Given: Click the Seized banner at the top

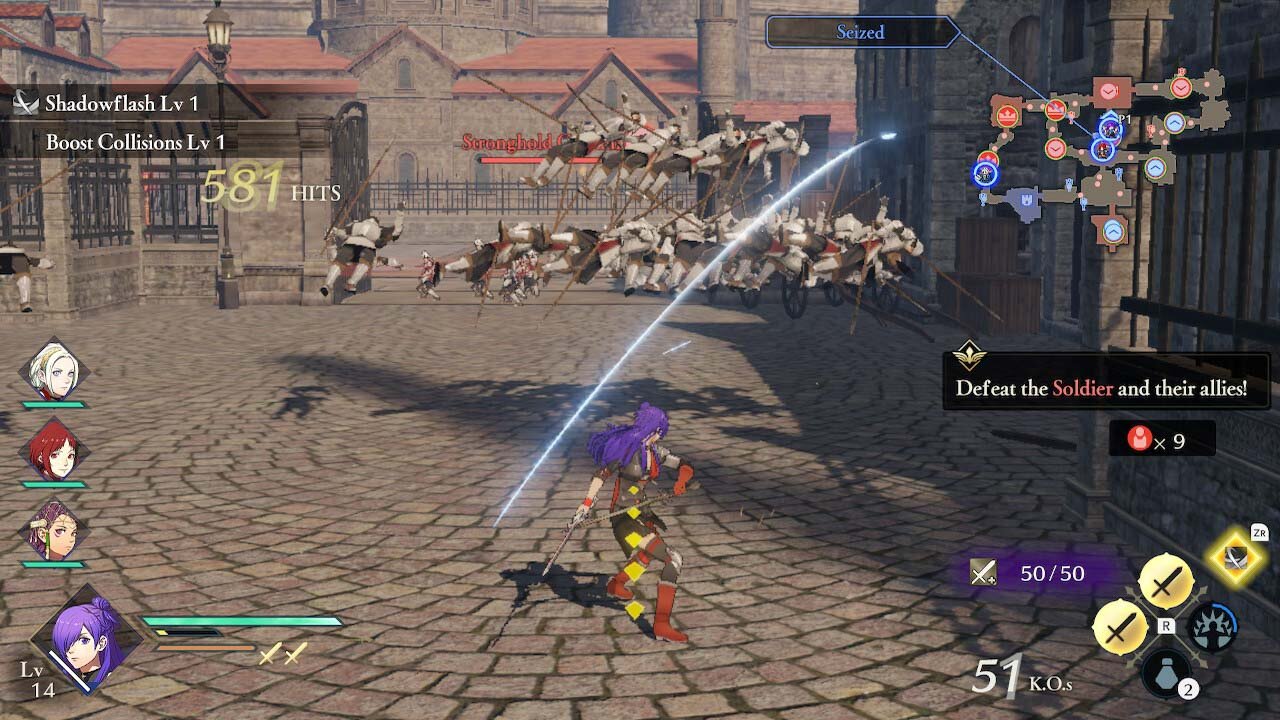Looking at the screenshot, I should point(858,32).
